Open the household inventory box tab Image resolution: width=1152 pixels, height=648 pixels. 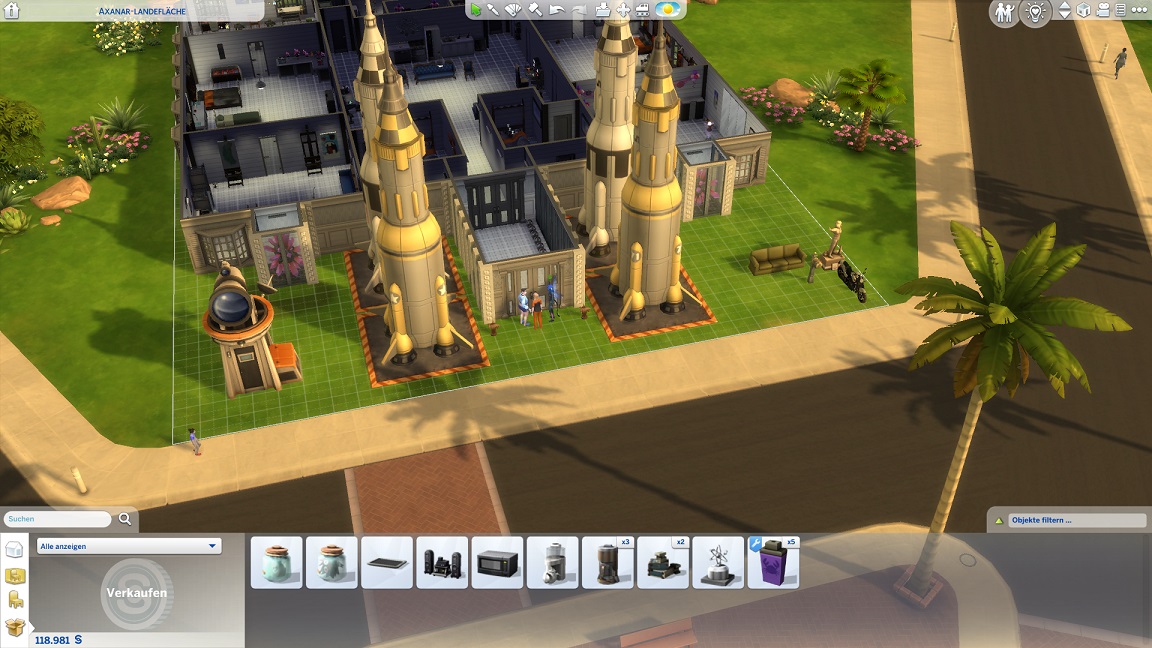14,627
